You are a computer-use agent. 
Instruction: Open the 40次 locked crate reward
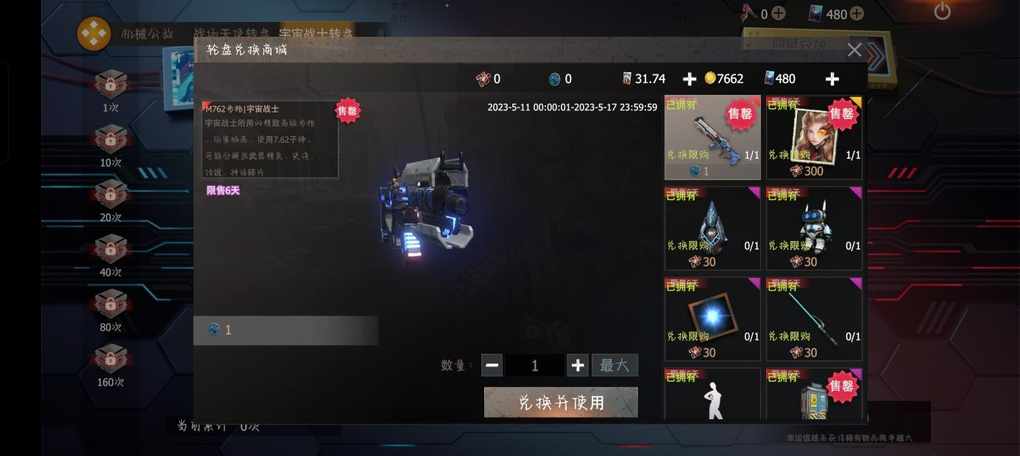(x=110, y=249)
